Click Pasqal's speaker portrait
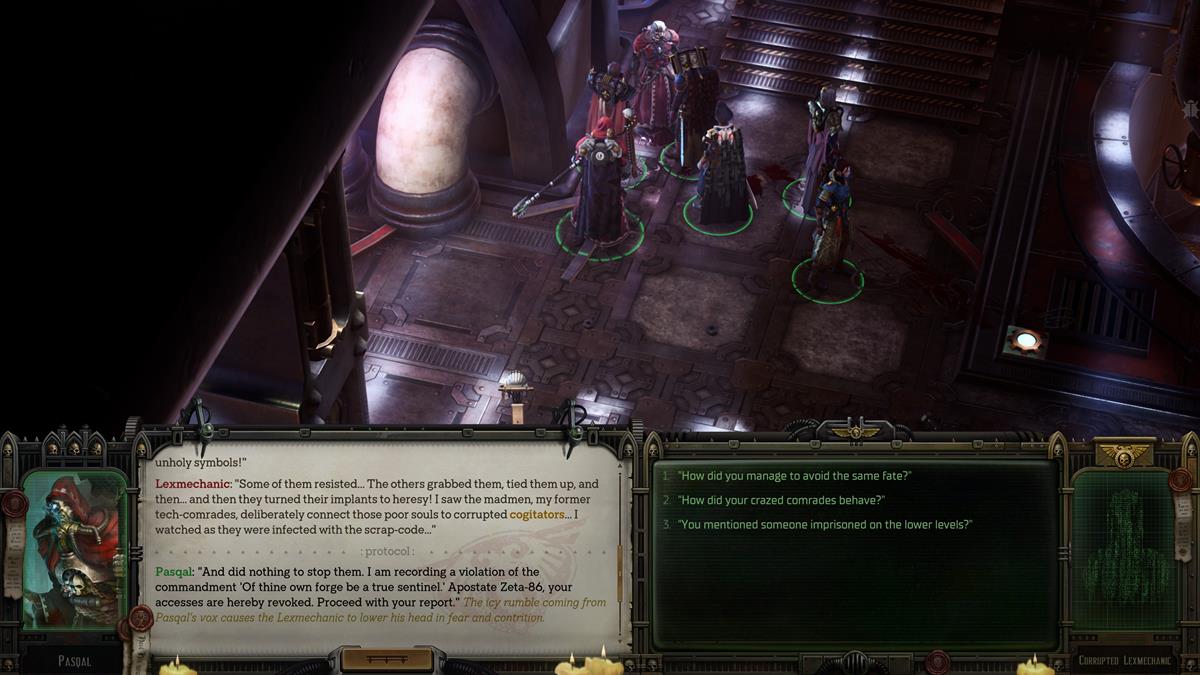 tap(75, 550)
